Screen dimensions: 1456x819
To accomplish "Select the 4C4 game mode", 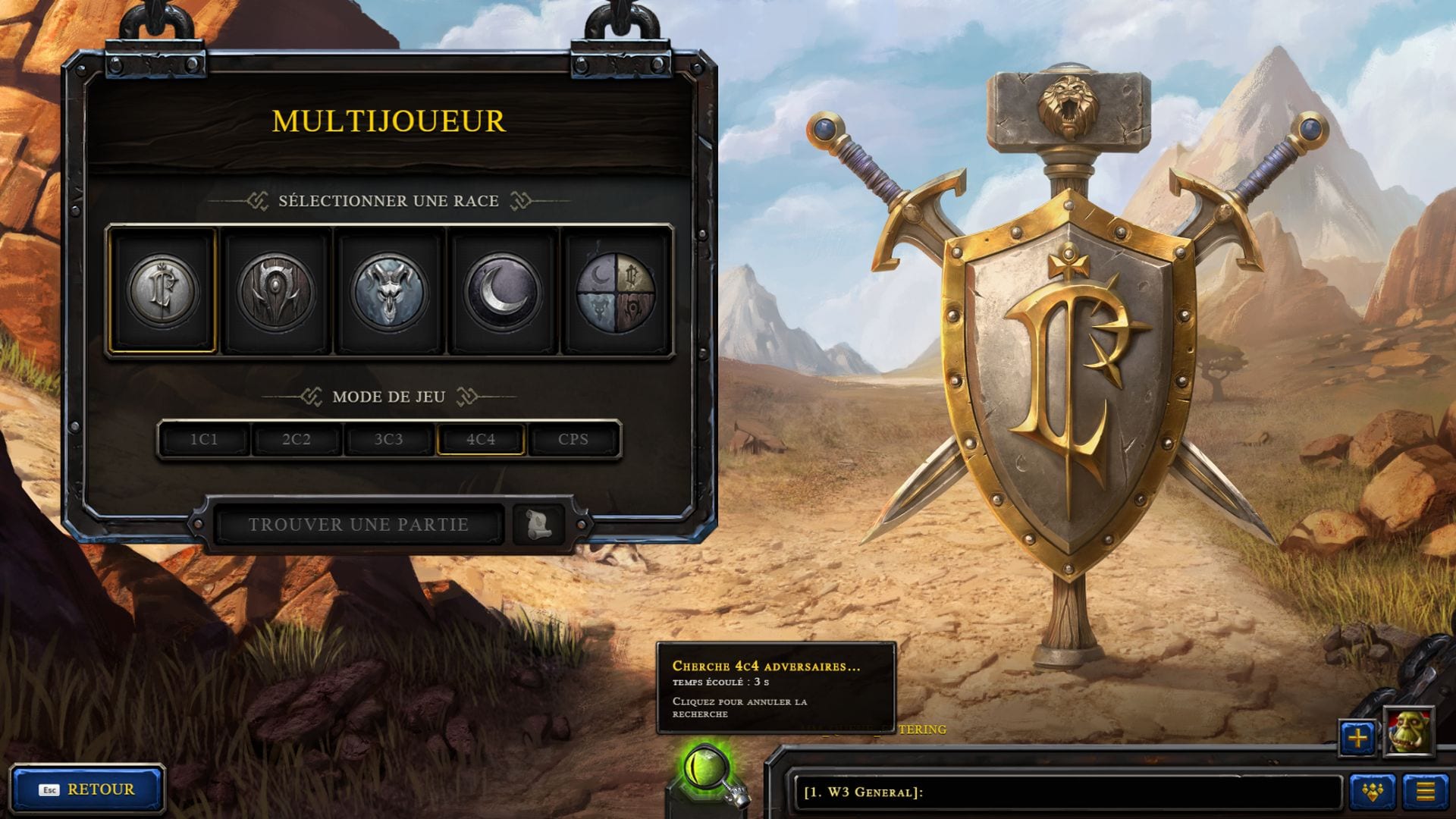I will pos(481,440).
